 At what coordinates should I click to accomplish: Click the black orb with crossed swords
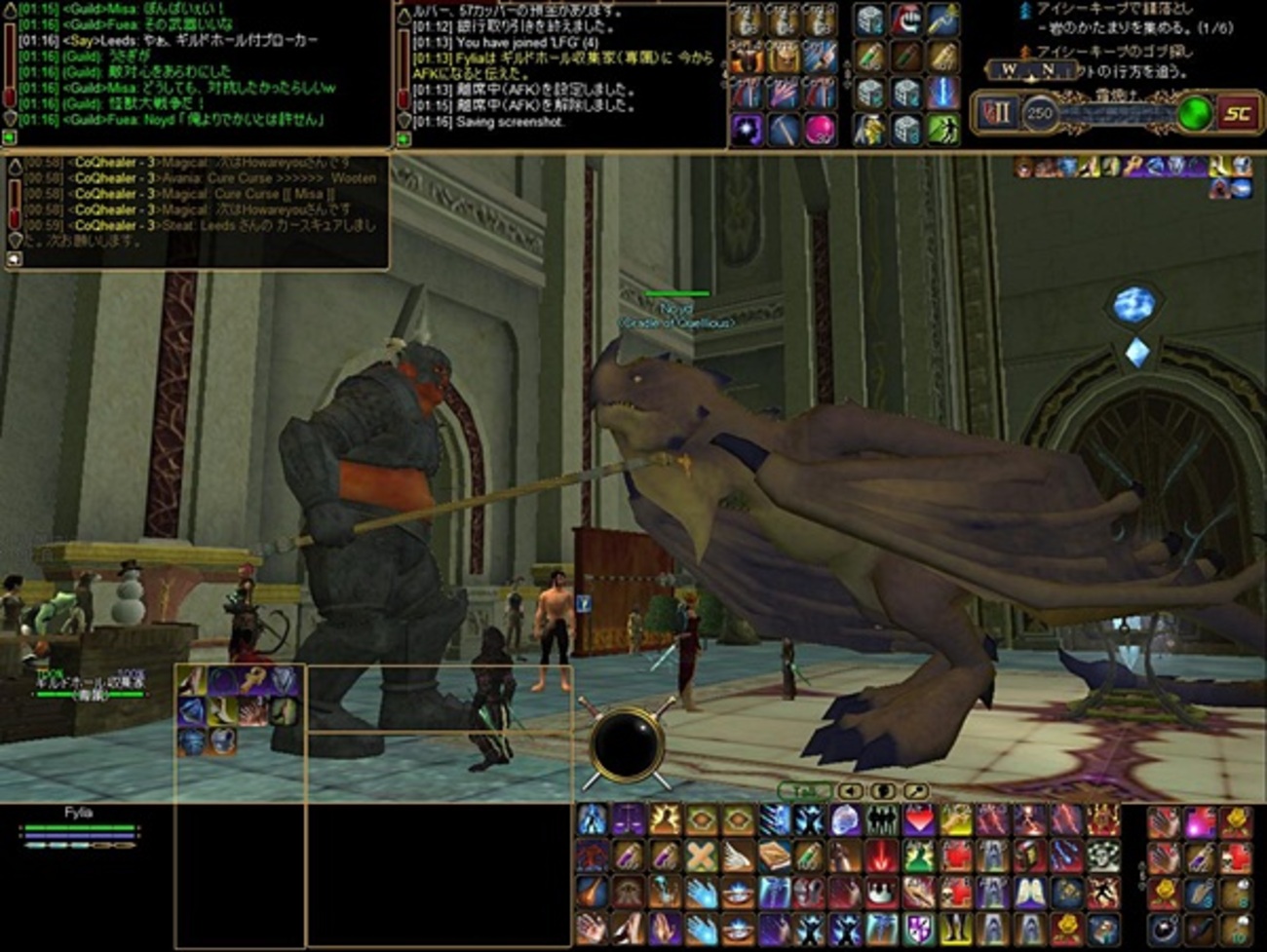[x=627, y=744]
